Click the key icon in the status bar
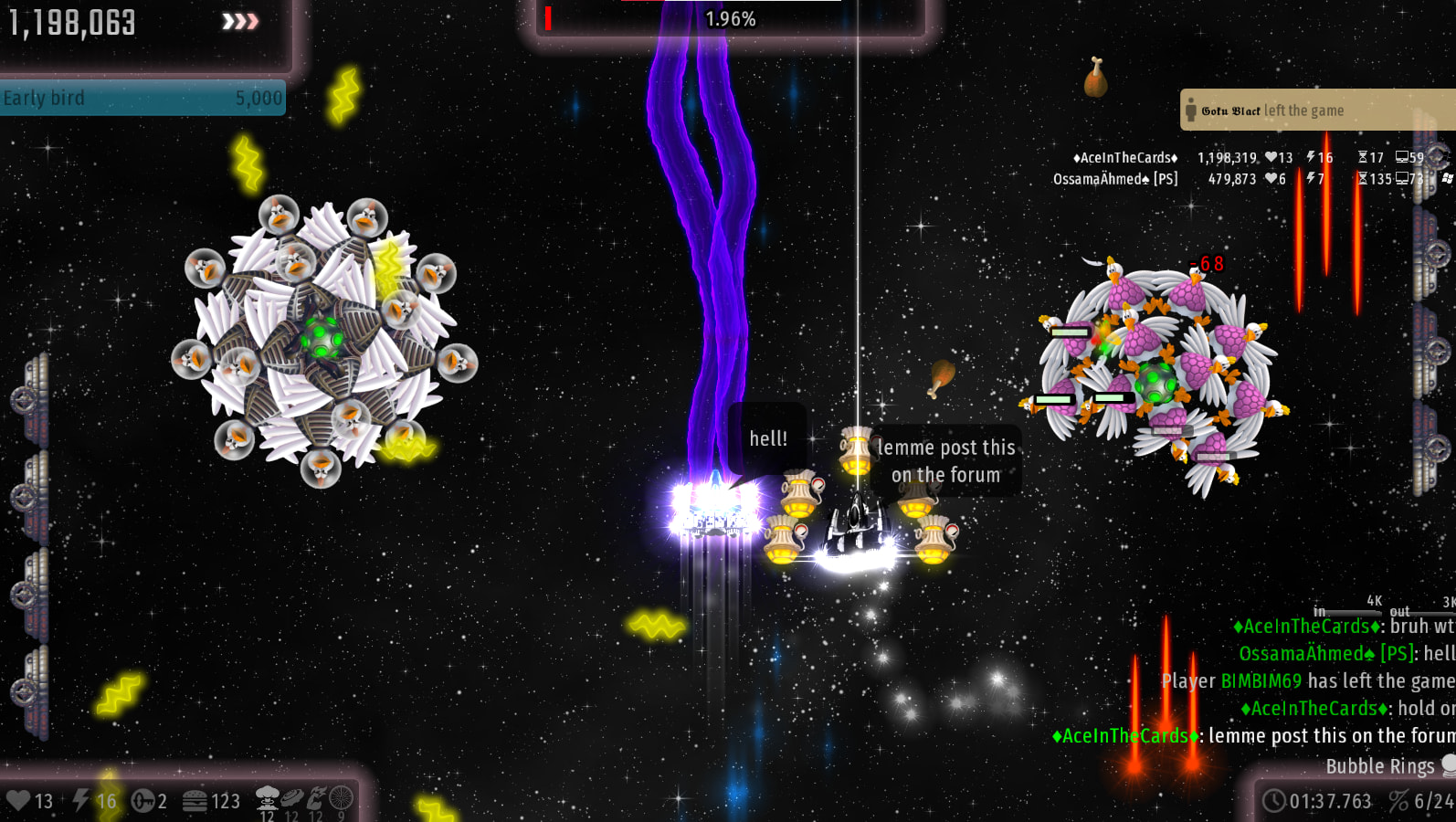Screen dimensions: 1456x822 click(143, 801)
